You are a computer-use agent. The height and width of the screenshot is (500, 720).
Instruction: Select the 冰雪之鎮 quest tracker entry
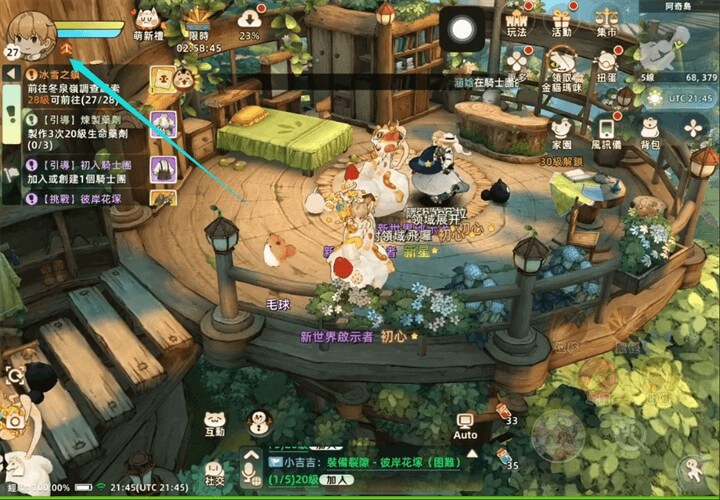[x=75, y=87]
